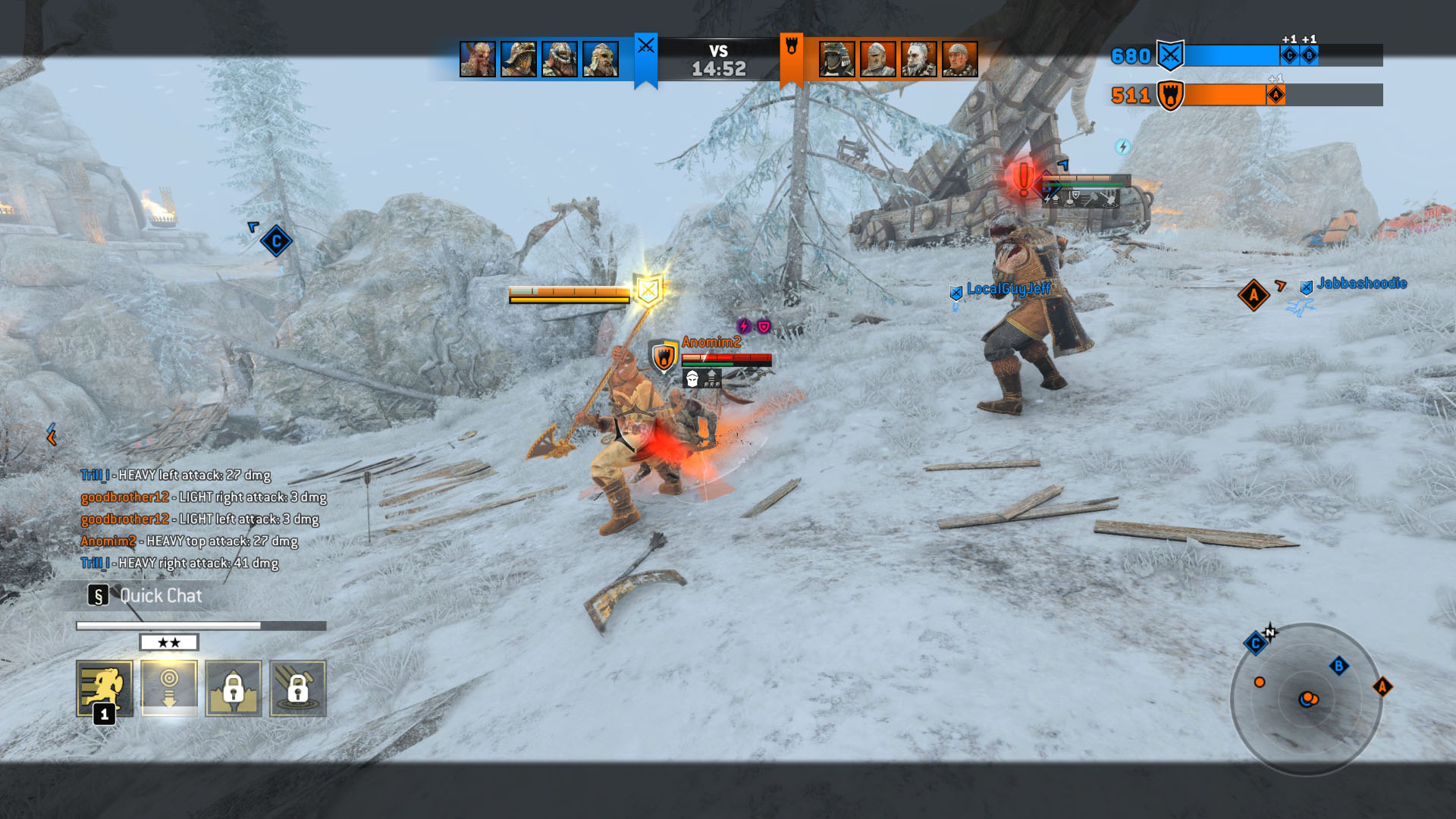Choose the samurai-helmet hero portrait on orange team

836,59
